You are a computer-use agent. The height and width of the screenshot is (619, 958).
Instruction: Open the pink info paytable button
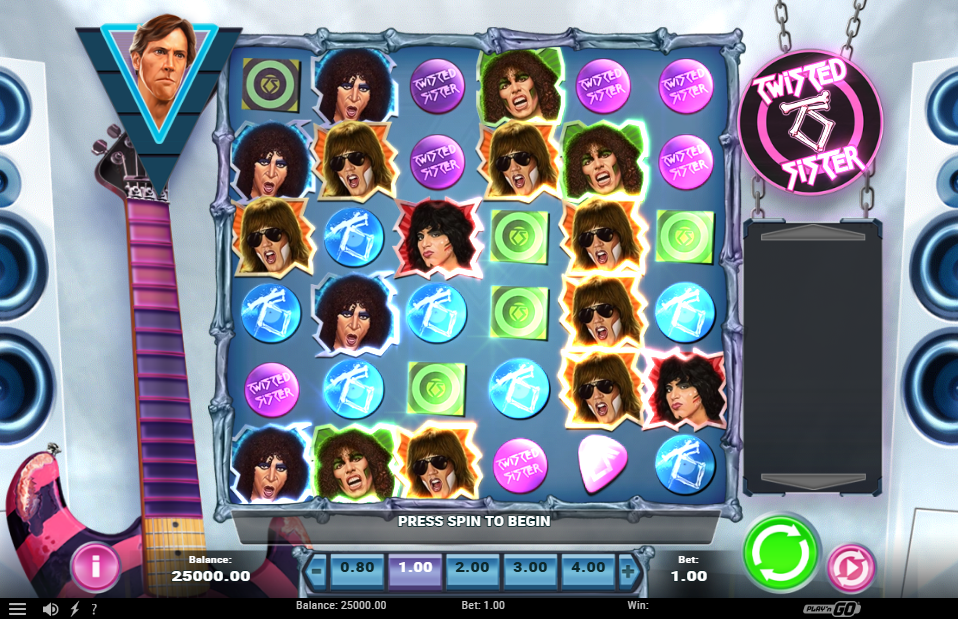point(95,568)
